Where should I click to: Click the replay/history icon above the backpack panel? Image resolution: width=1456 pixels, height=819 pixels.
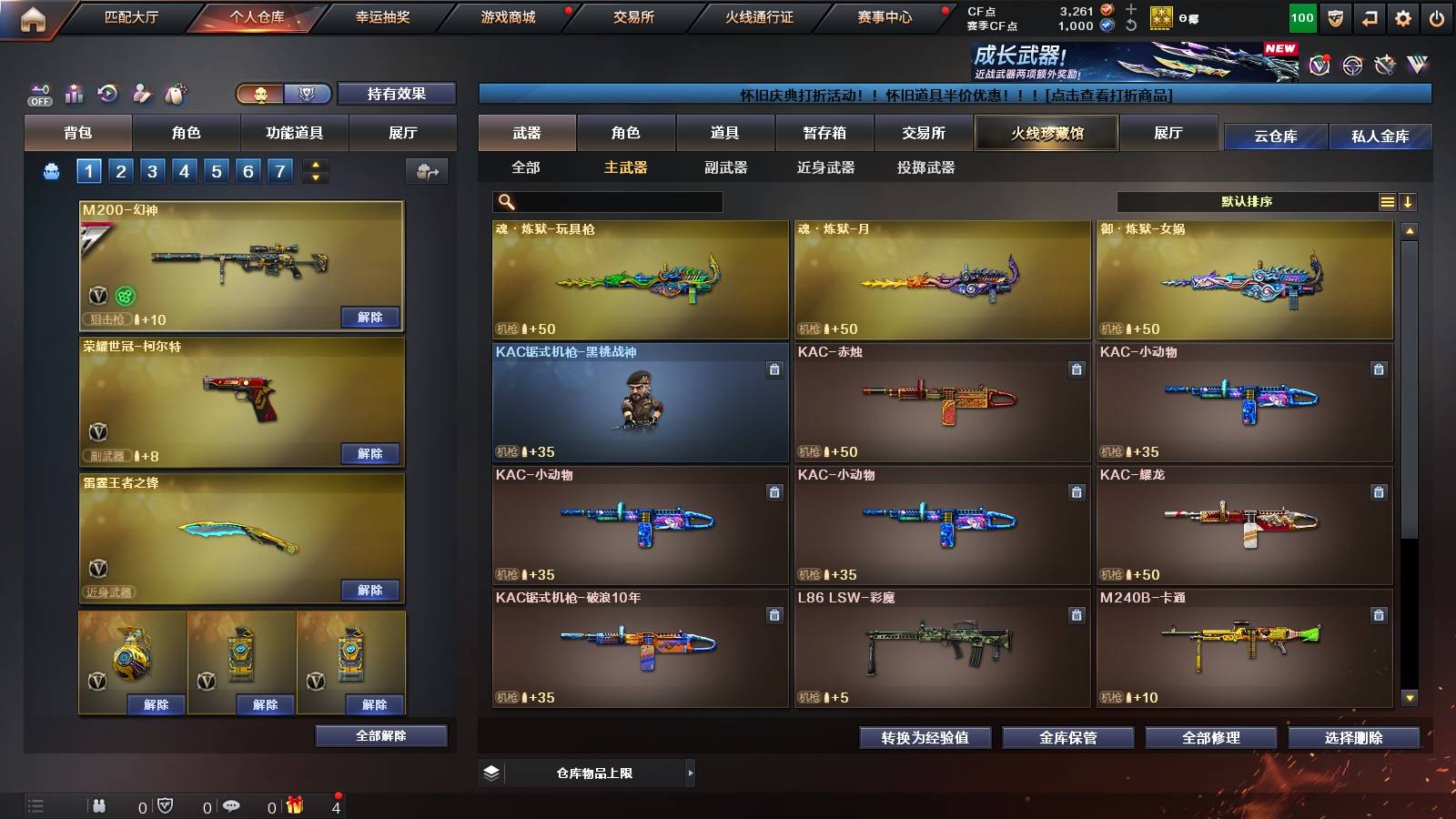[x=108, y=91]
